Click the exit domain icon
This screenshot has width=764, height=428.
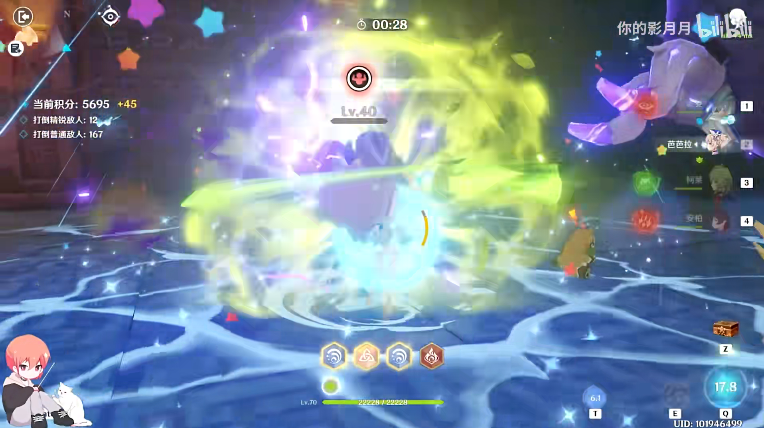tap(23, 16)
